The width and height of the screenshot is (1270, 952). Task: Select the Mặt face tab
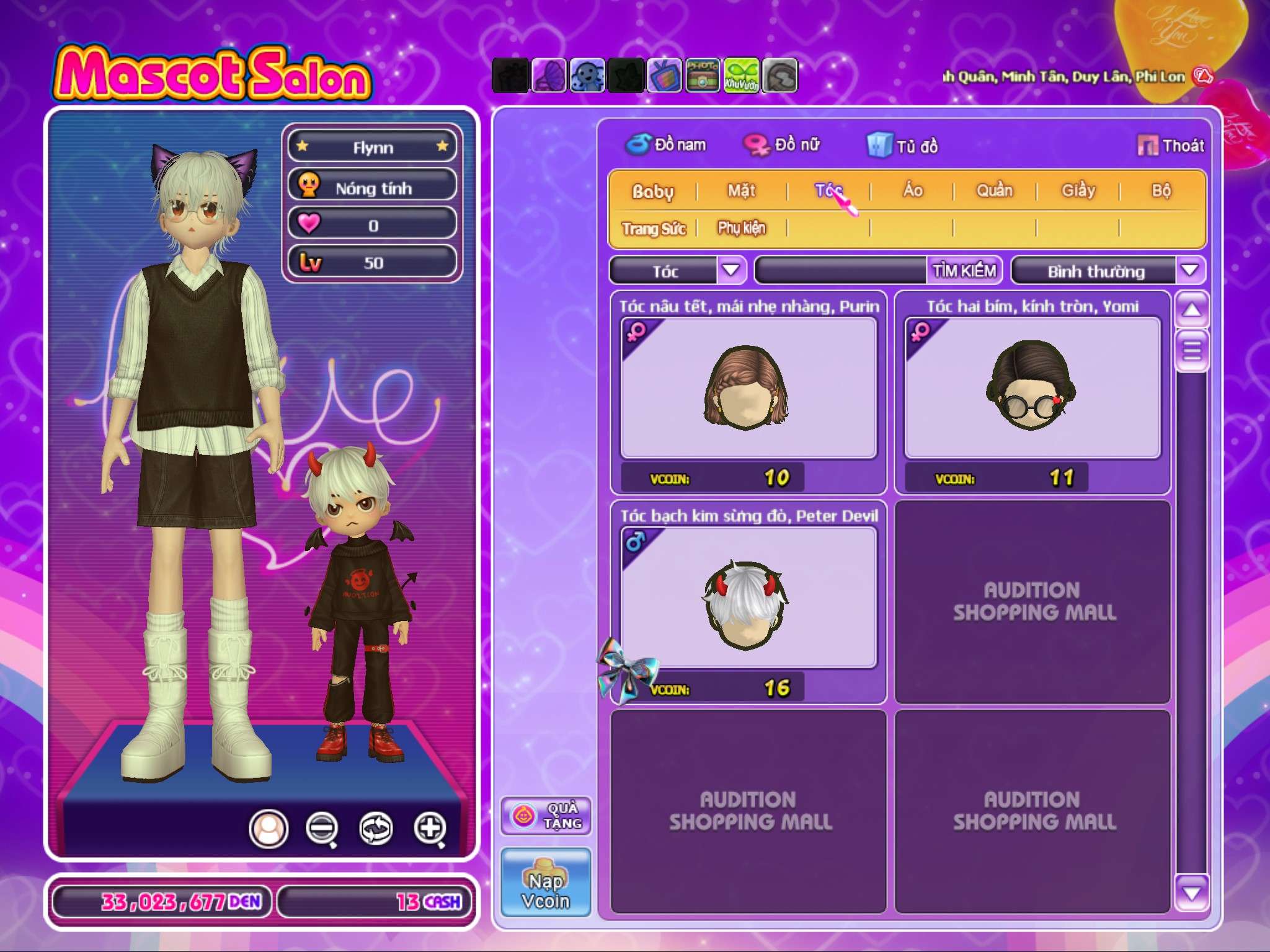(742, 191)
